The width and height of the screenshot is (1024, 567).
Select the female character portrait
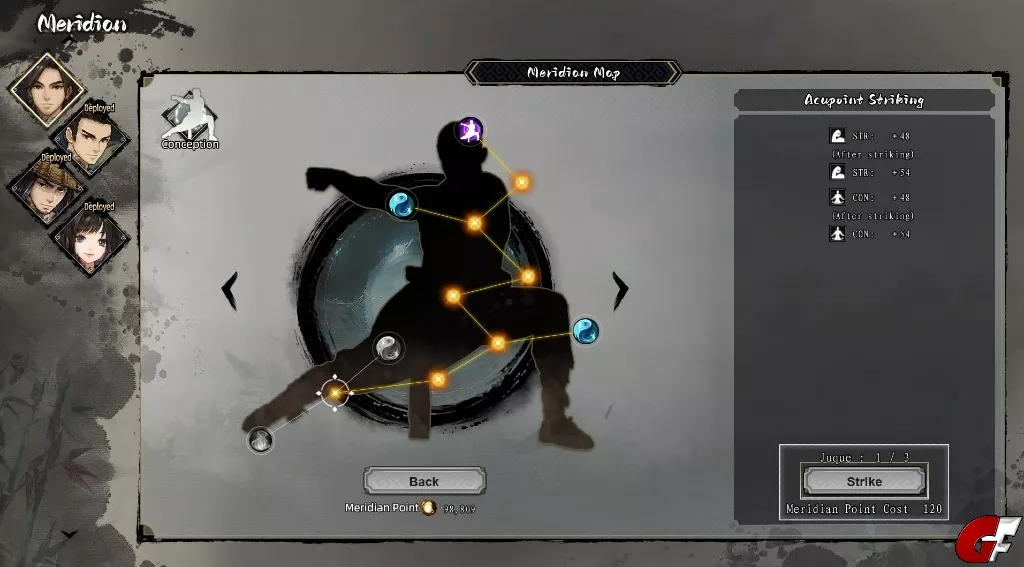[x=92, y=237]
